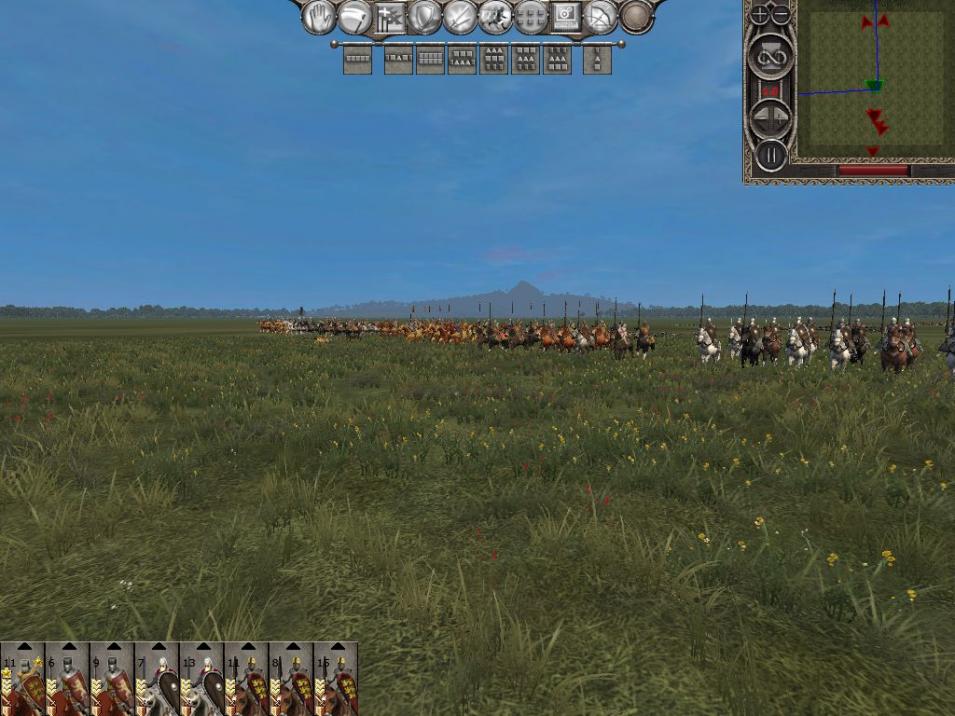This screenshot has width=955, height=716.
Task: Click the hourglass game speed button
Action: (x=770, y=57)
